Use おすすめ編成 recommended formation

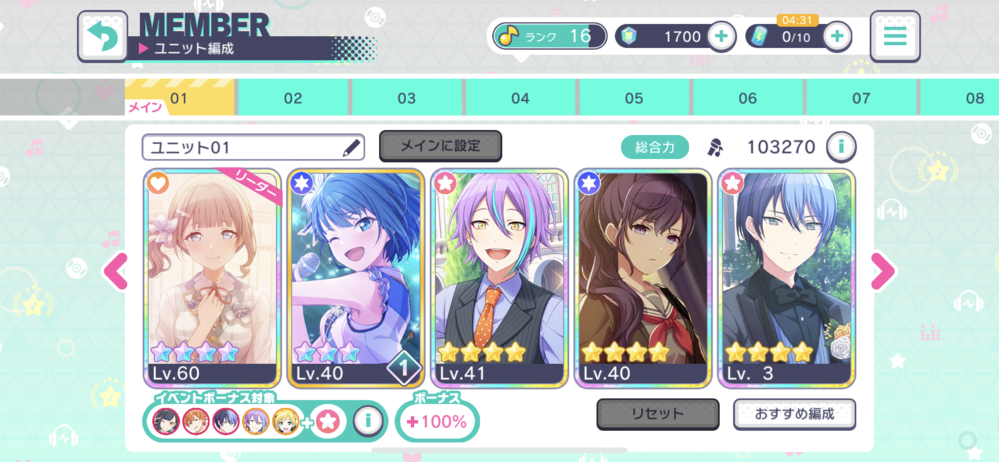coord(794,413)
